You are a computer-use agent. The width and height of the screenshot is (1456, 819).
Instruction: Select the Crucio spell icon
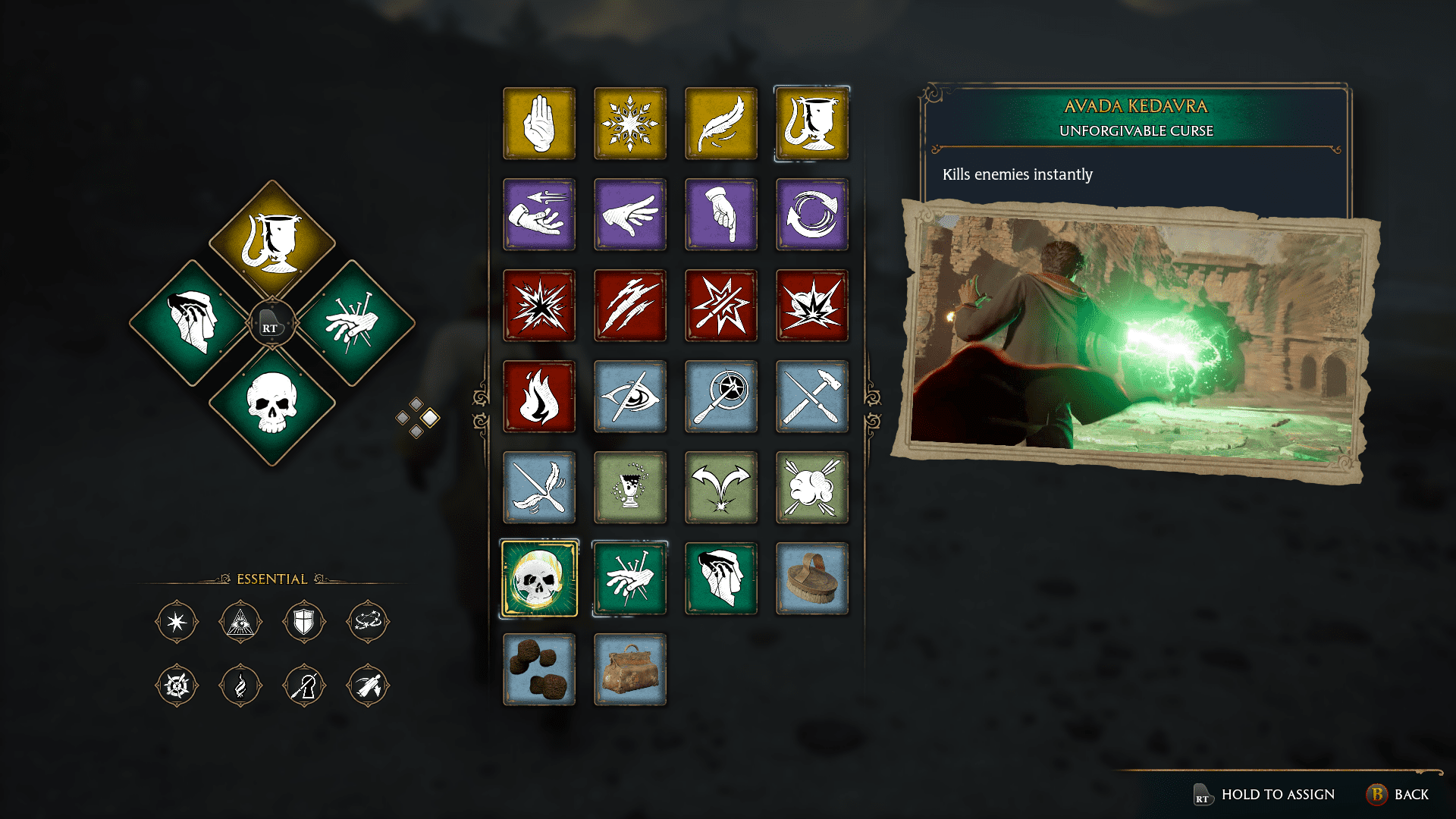[x=630, y=579]
